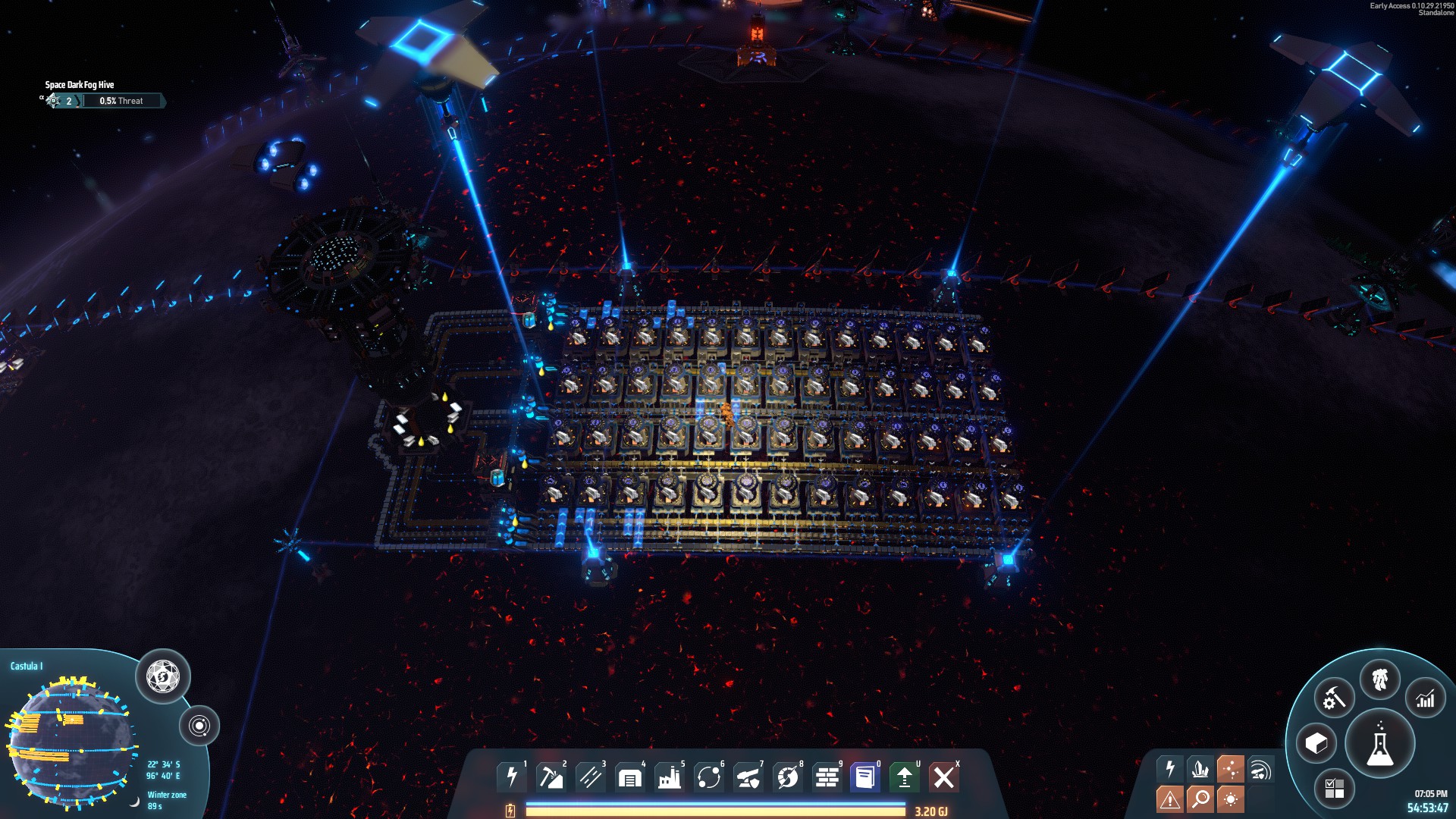Image resolution: width=1456 pixels, height=819 pixels.
Task: Activate the green upgrade mode button
Action: (905, 777)
